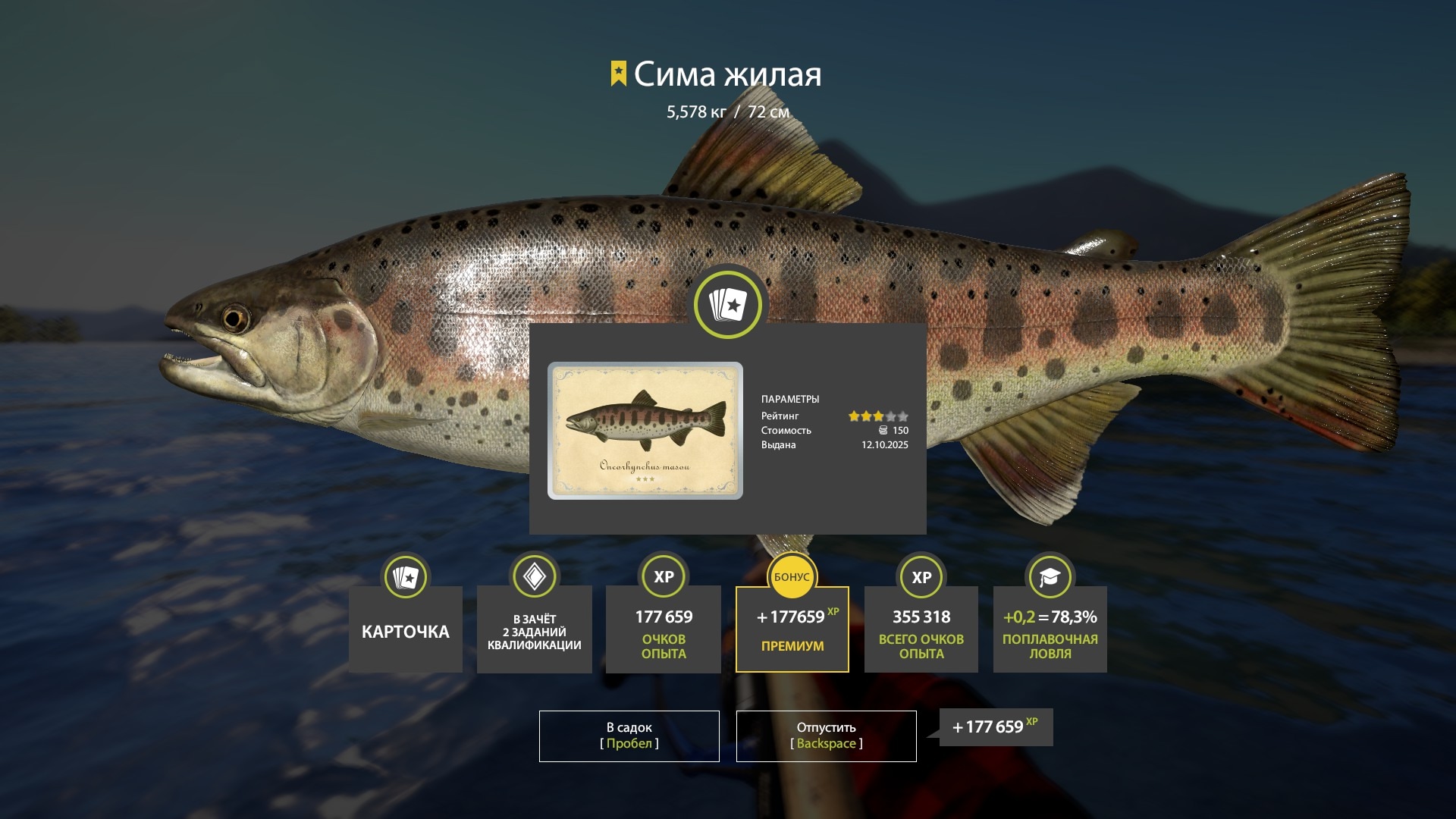Open the Премиум bonus XP tile
Image resolution: width=1456 pixels, height=819 pixels.
792,629
